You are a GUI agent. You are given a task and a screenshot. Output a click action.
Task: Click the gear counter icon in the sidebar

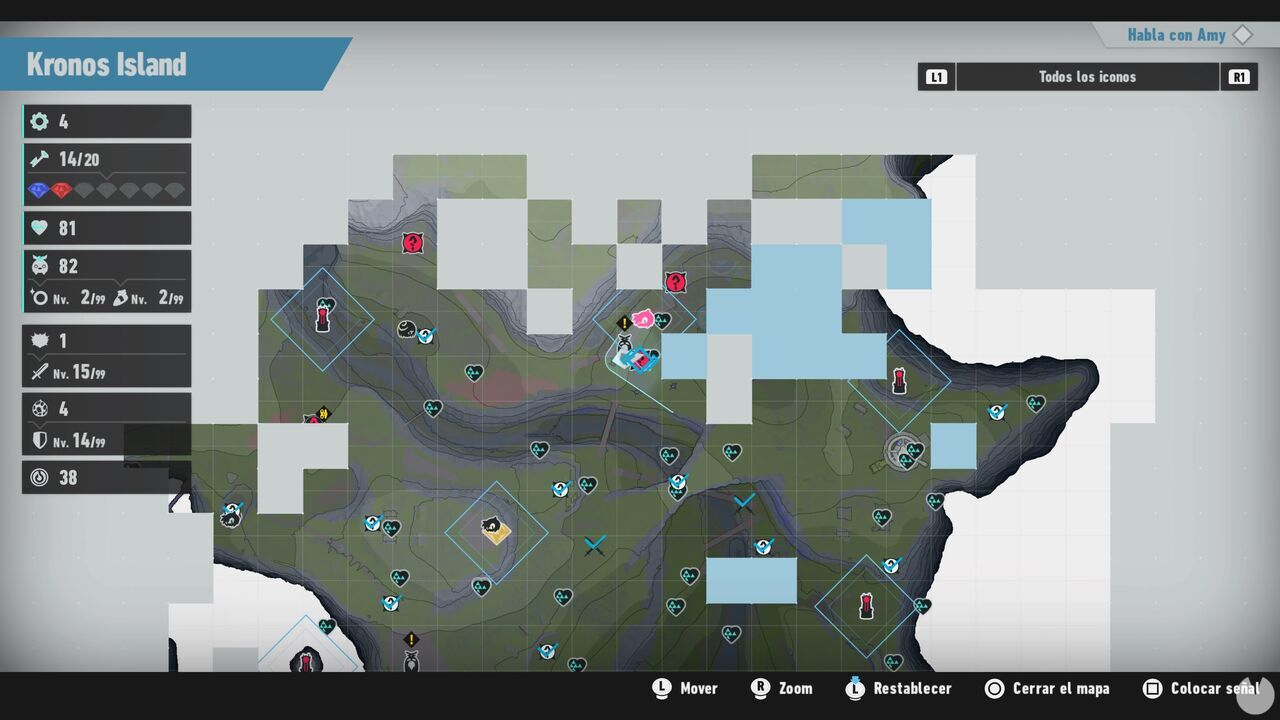click(38, 121)
